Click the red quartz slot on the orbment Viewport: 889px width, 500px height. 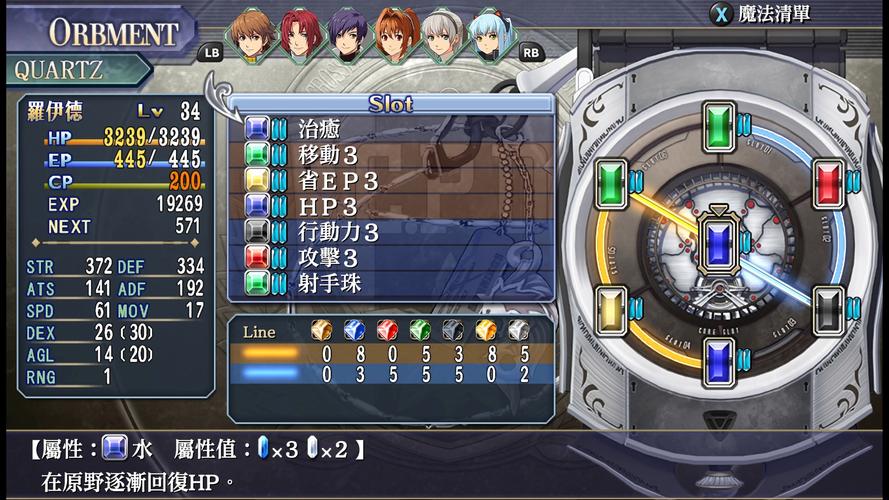826,183
